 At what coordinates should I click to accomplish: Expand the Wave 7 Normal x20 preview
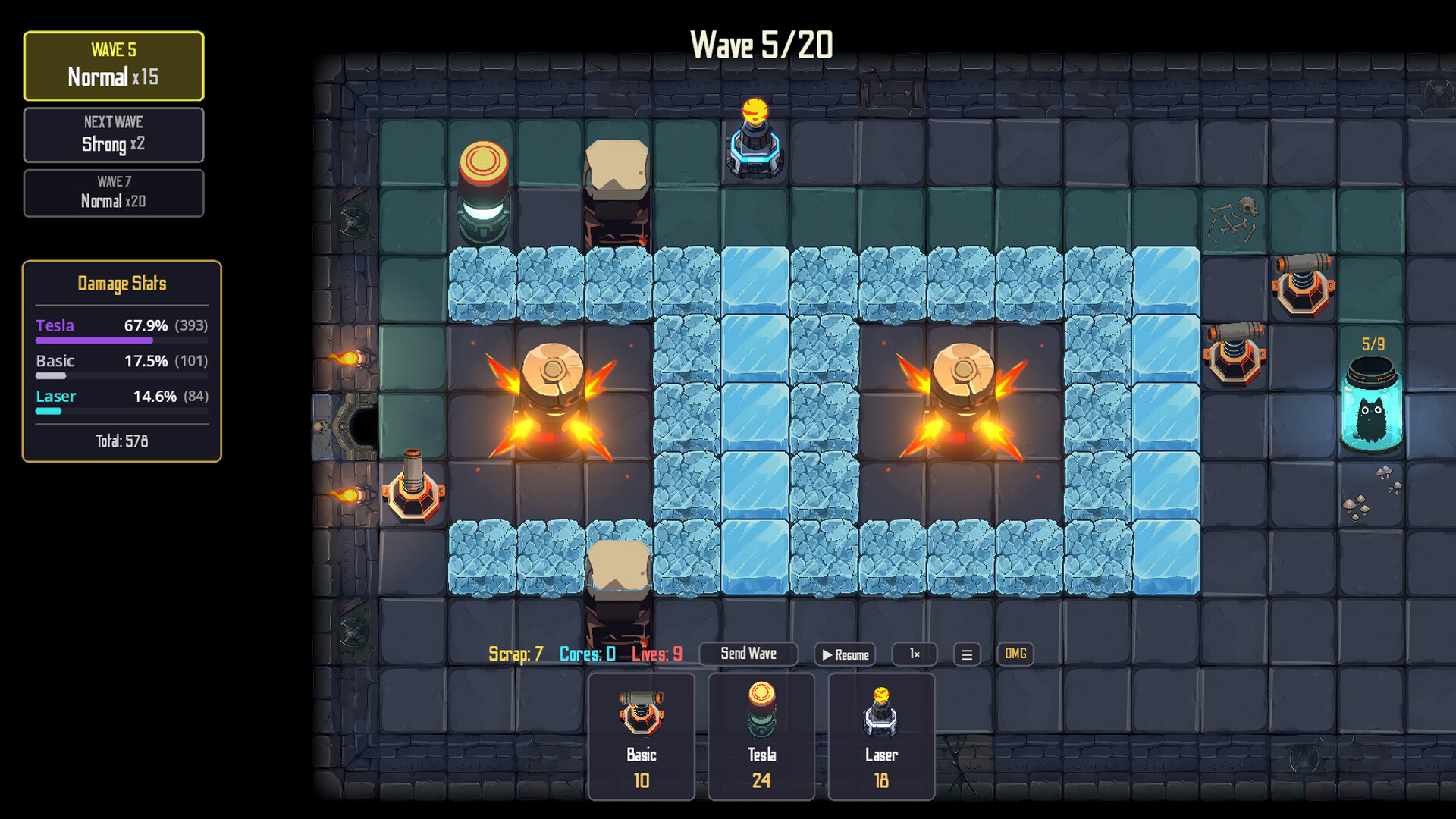click(x=114, y=193)
